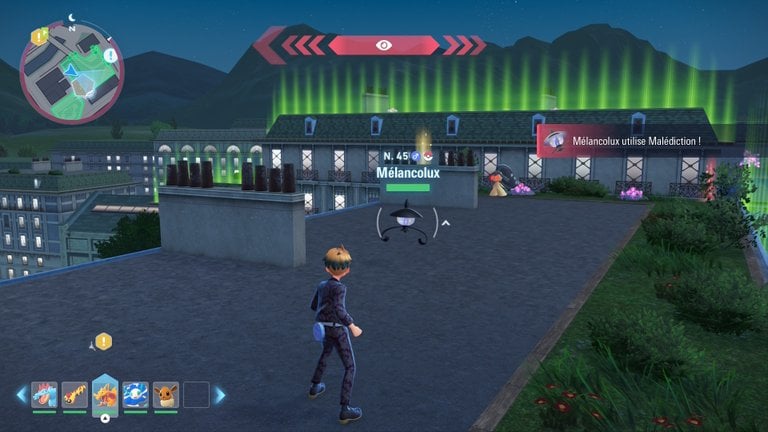Click the right arrow of party bar
The width and height of the screenshot is (768, 432).
220,395
